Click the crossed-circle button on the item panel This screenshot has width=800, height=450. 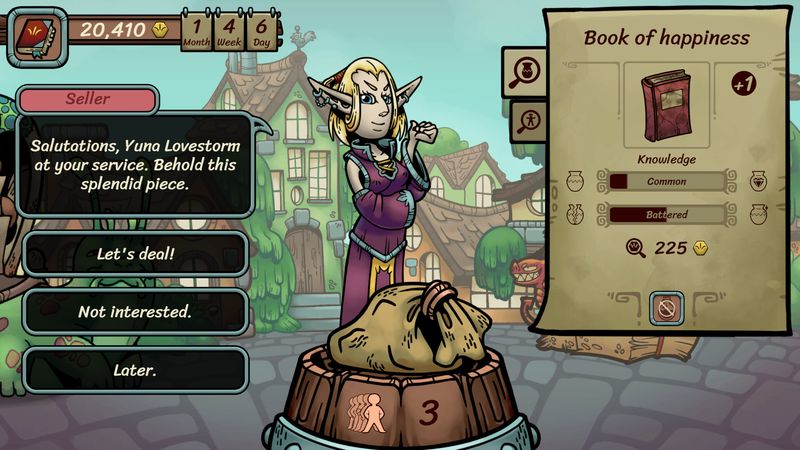[x=666, y=308]
